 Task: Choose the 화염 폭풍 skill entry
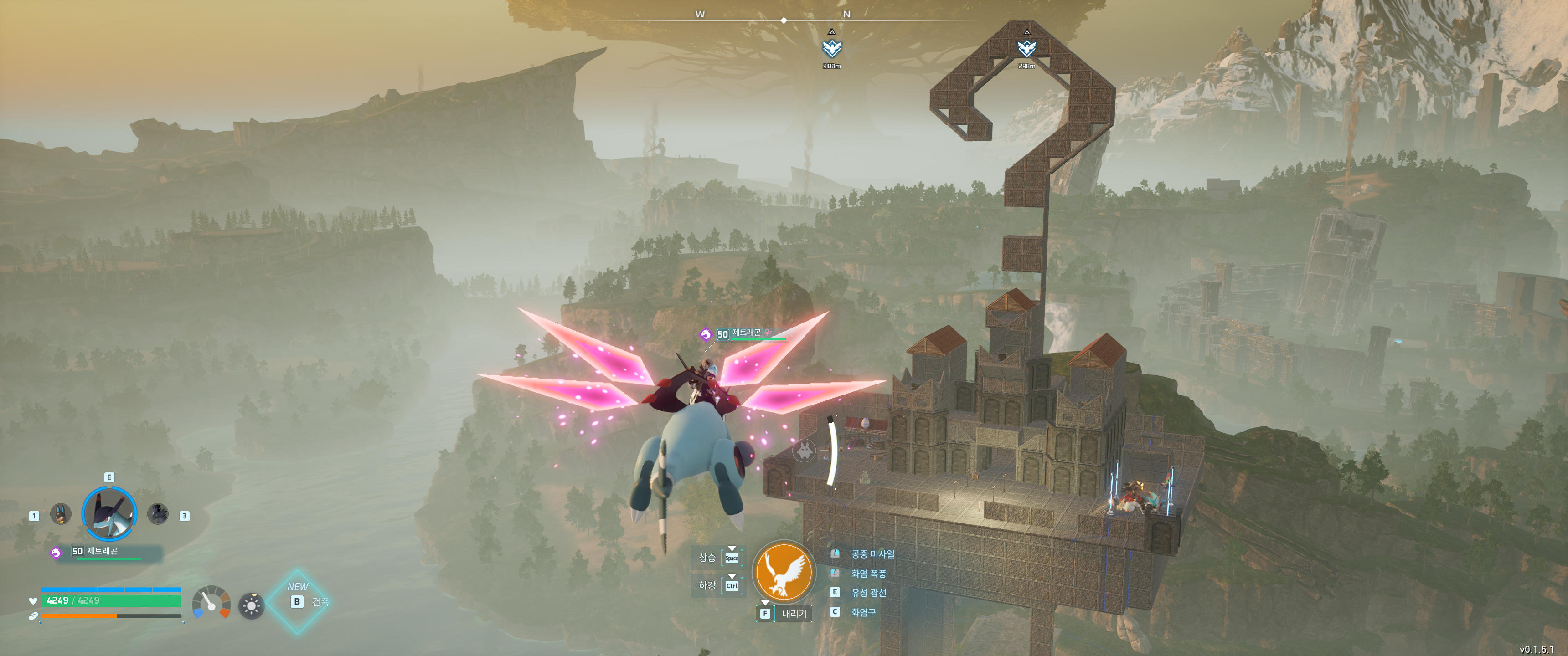point(868,573)
